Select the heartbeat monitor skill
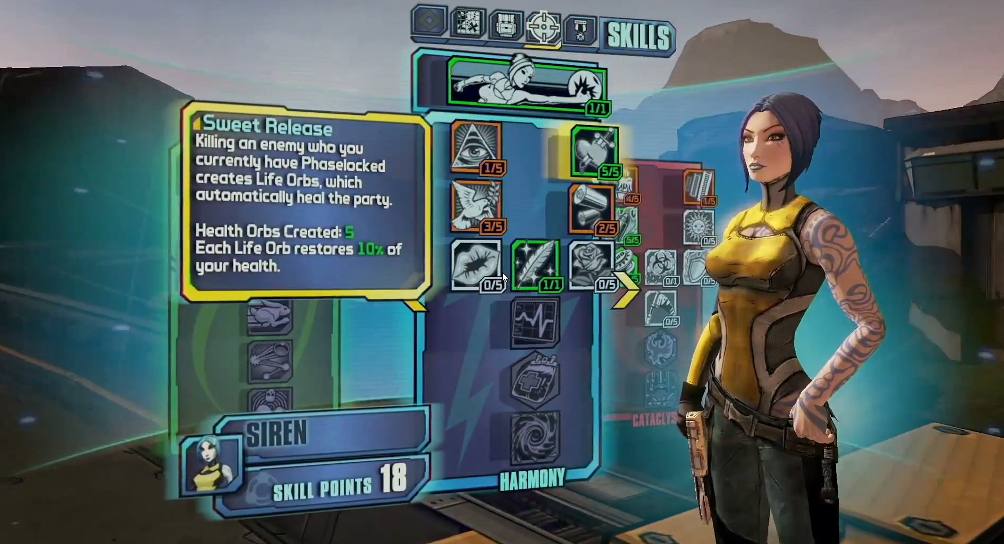The width and height of the screenshot is (1004, 544). tap(535, 322)
